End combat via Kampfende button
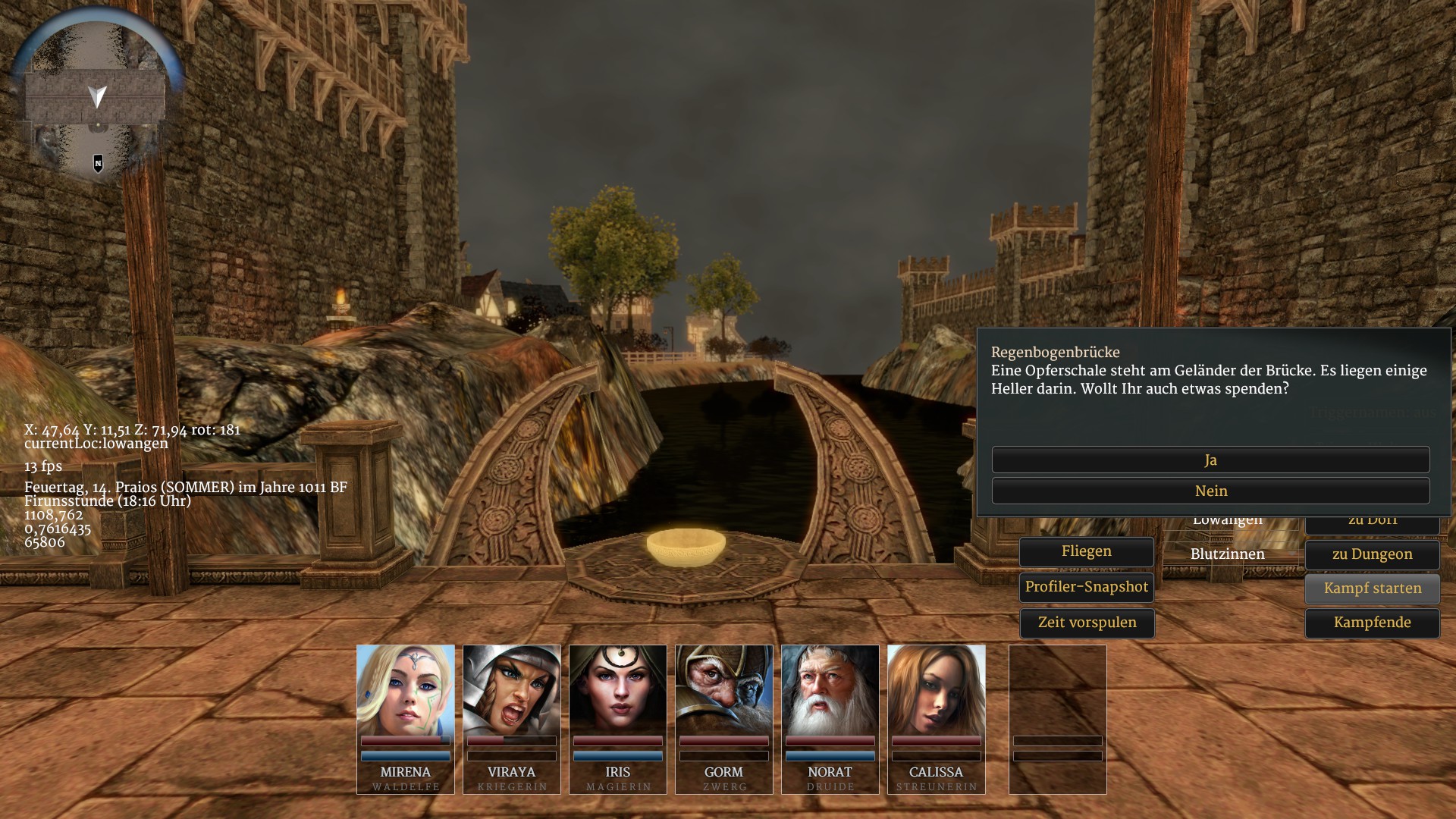The height and width of the screenshot is (819, 1456). click(1372, 623)
